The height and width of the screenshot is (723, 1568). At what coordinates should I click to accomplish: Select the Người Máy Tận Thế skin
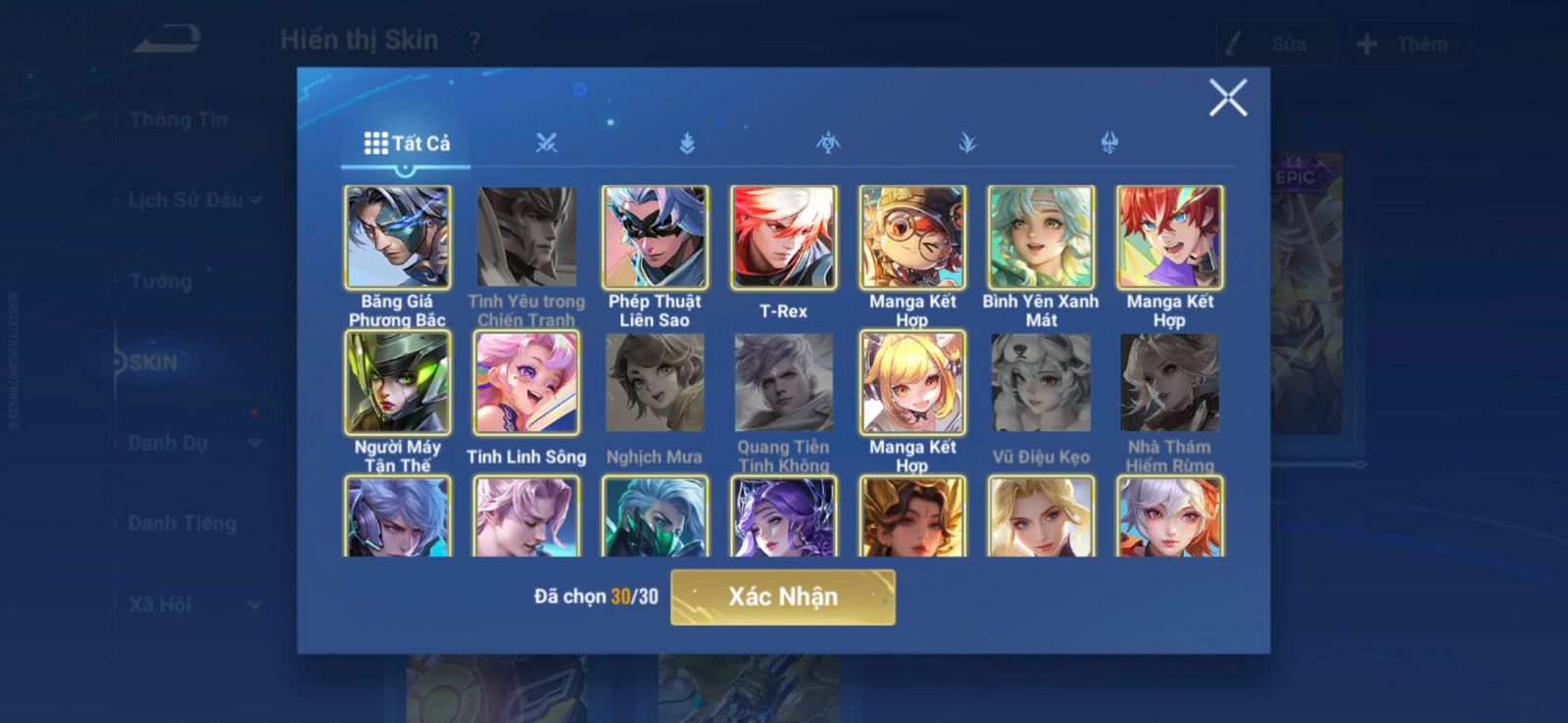(397, 382)
